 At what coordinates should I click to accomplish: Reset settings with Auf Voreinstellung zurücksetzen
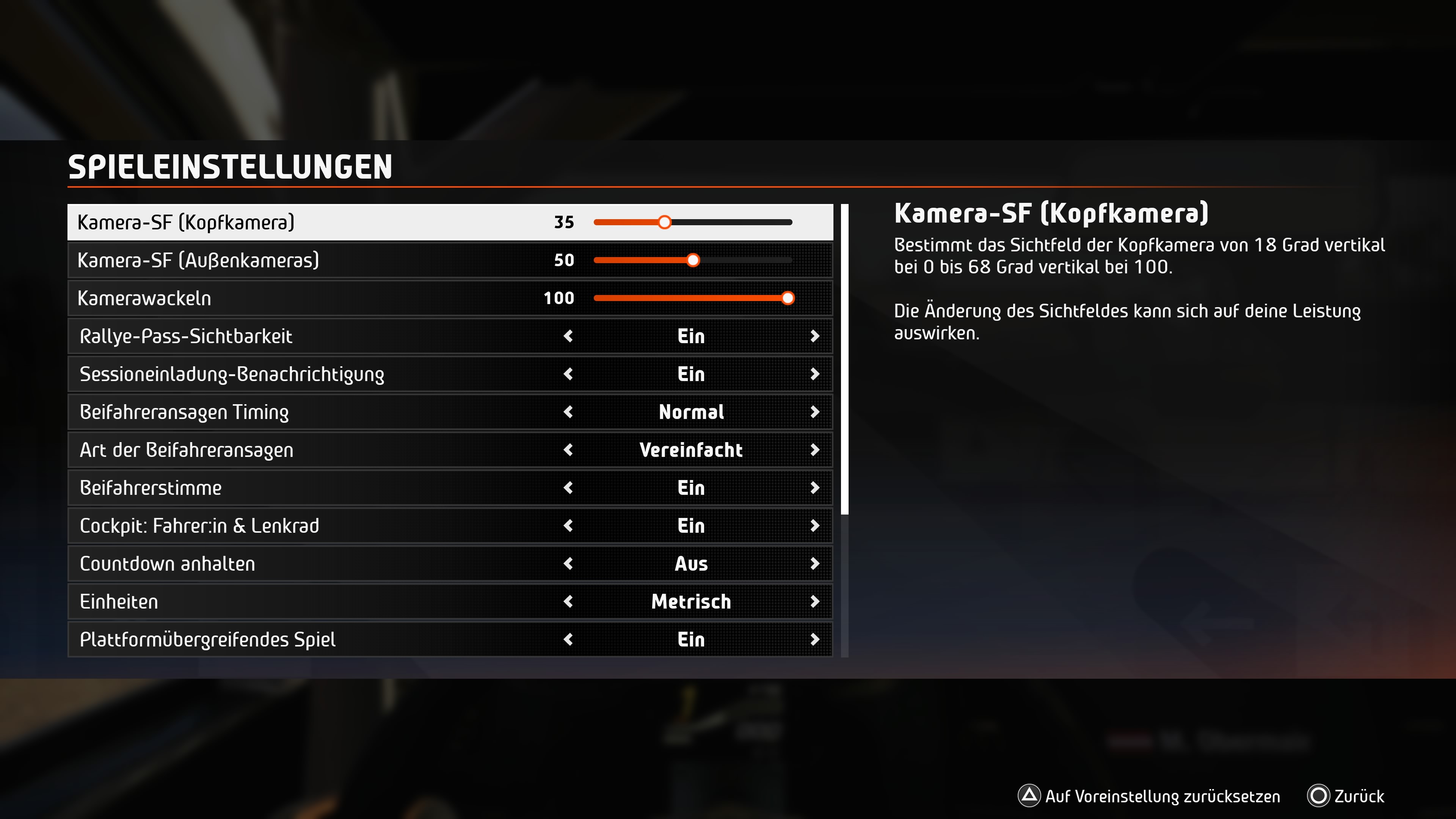click(1150, 796)
